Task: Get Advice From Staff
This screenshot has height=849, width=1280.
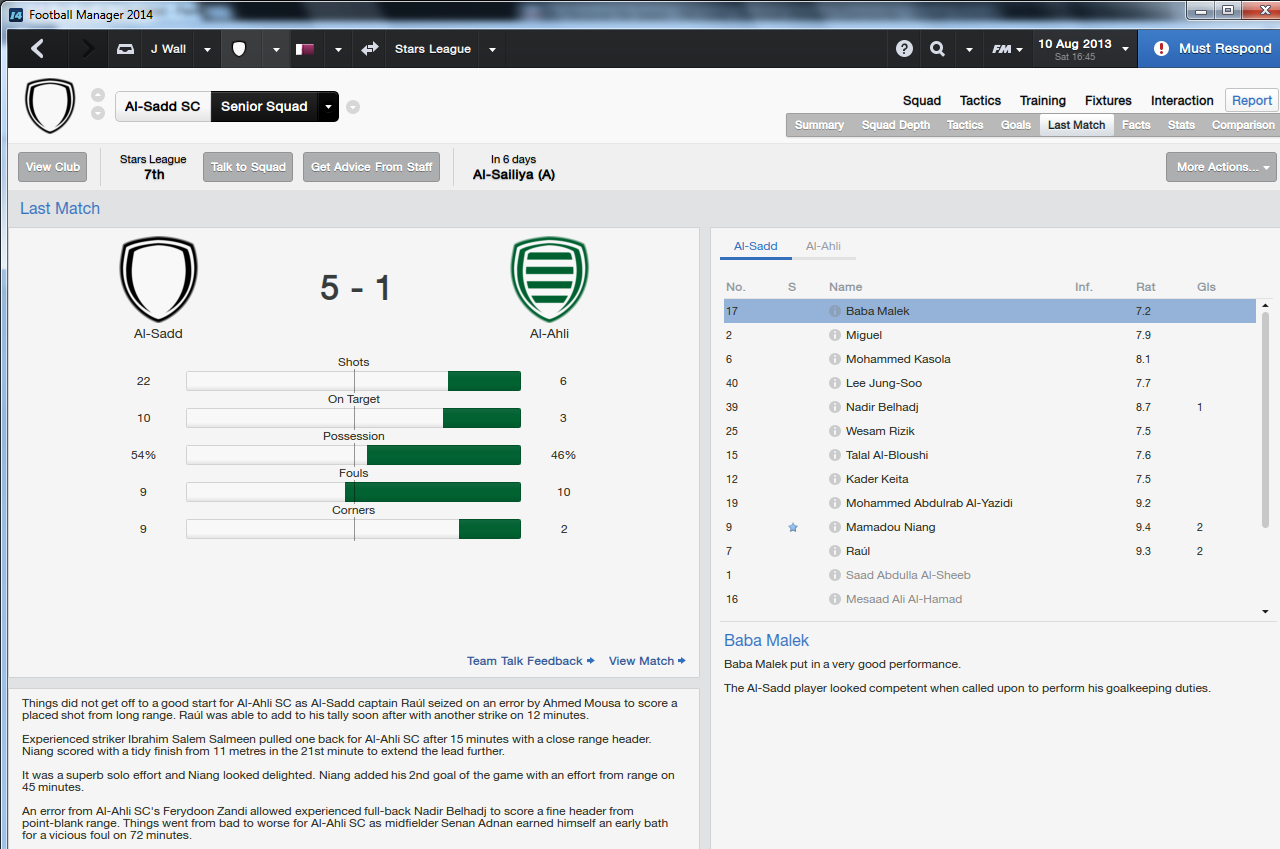Action: [x=372, y=167]
